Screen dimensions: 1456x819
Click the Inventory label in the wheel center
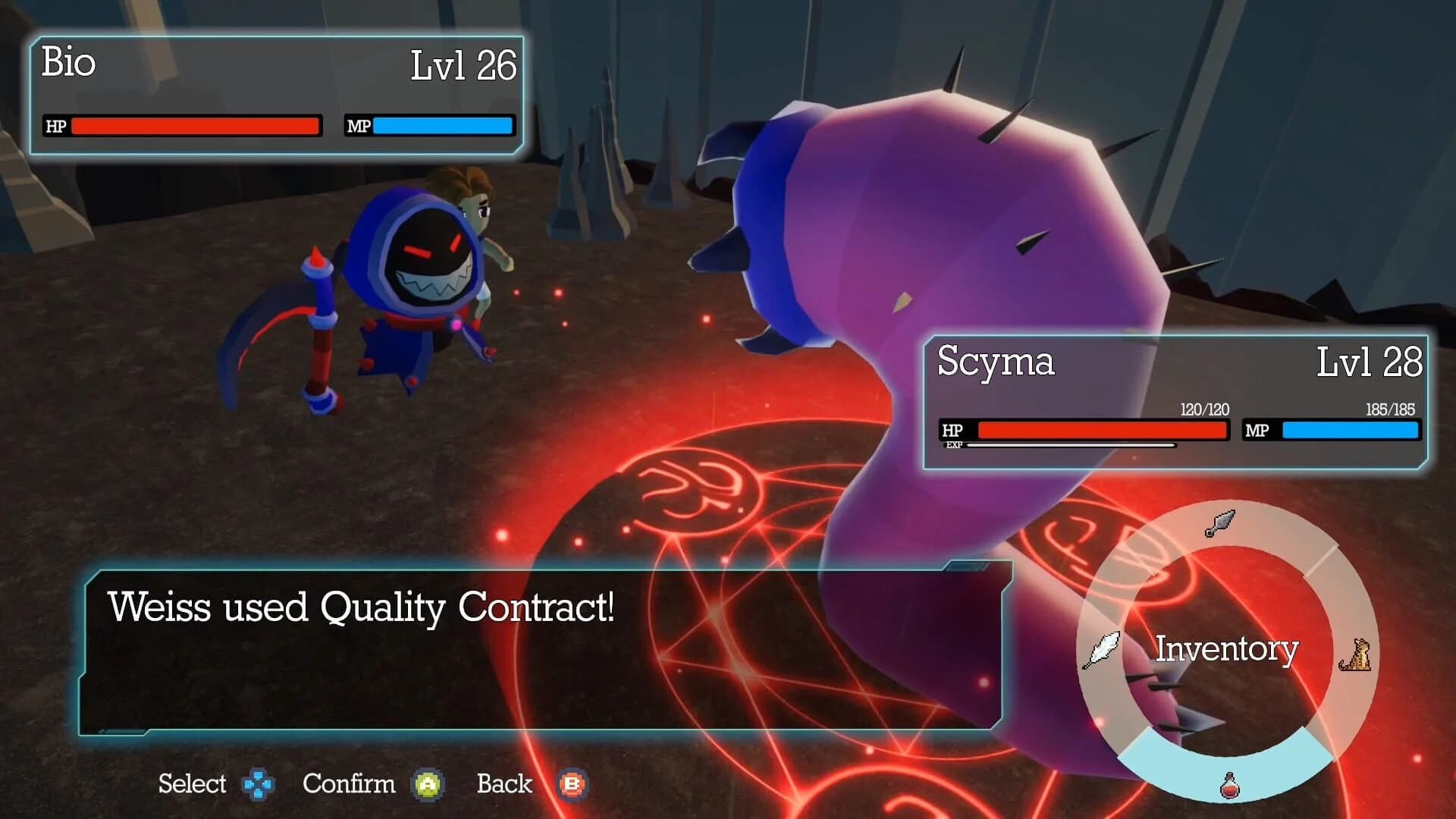(1228, 648)
